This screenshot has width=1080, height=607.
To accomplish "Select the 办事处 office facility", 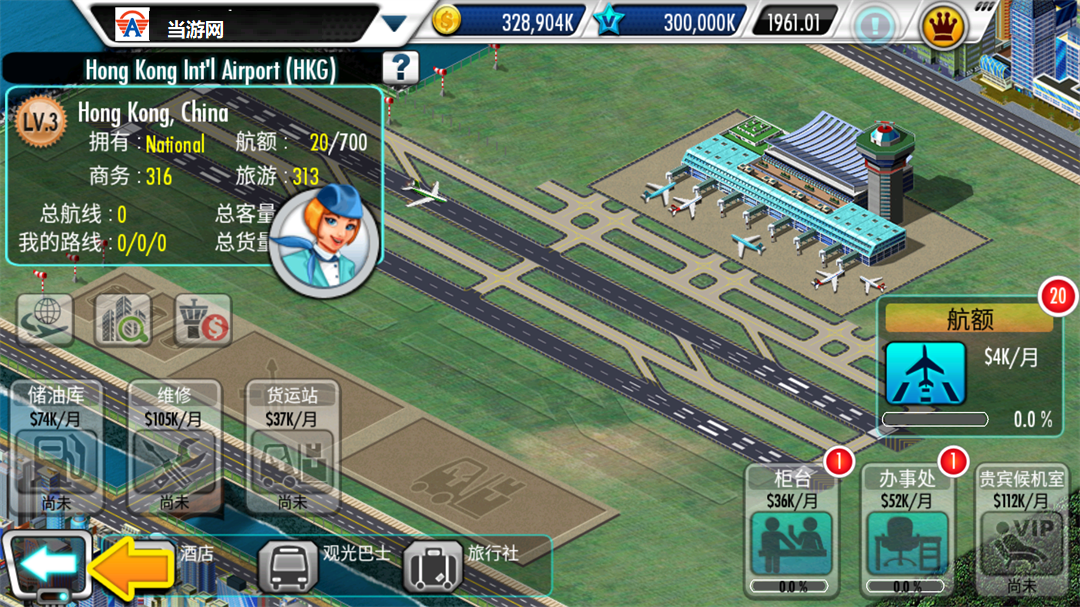I will [x=907, y=530].
